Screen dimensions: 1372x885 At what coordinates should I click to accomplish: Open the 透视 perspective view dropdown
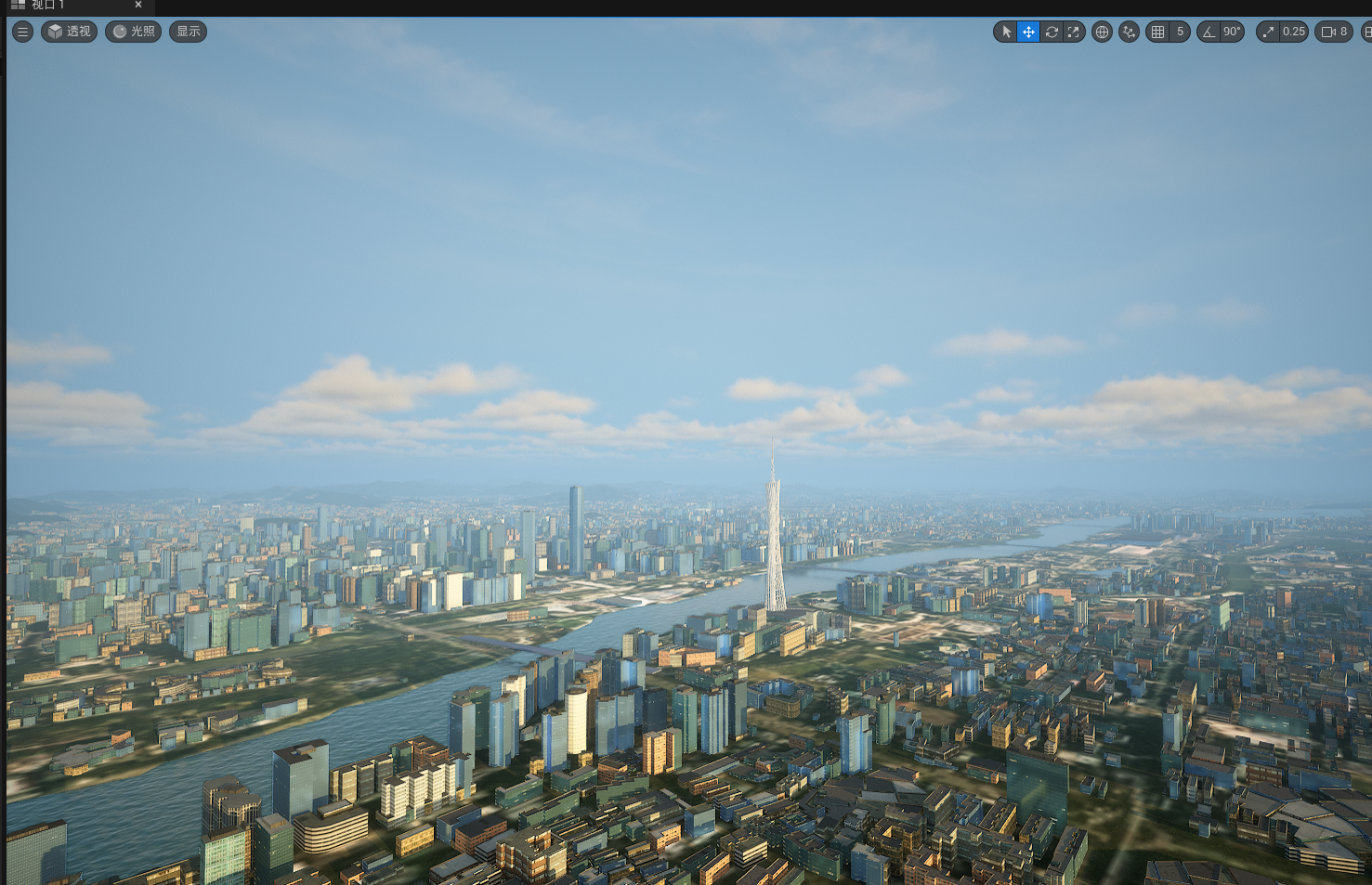tap(70, 32)
